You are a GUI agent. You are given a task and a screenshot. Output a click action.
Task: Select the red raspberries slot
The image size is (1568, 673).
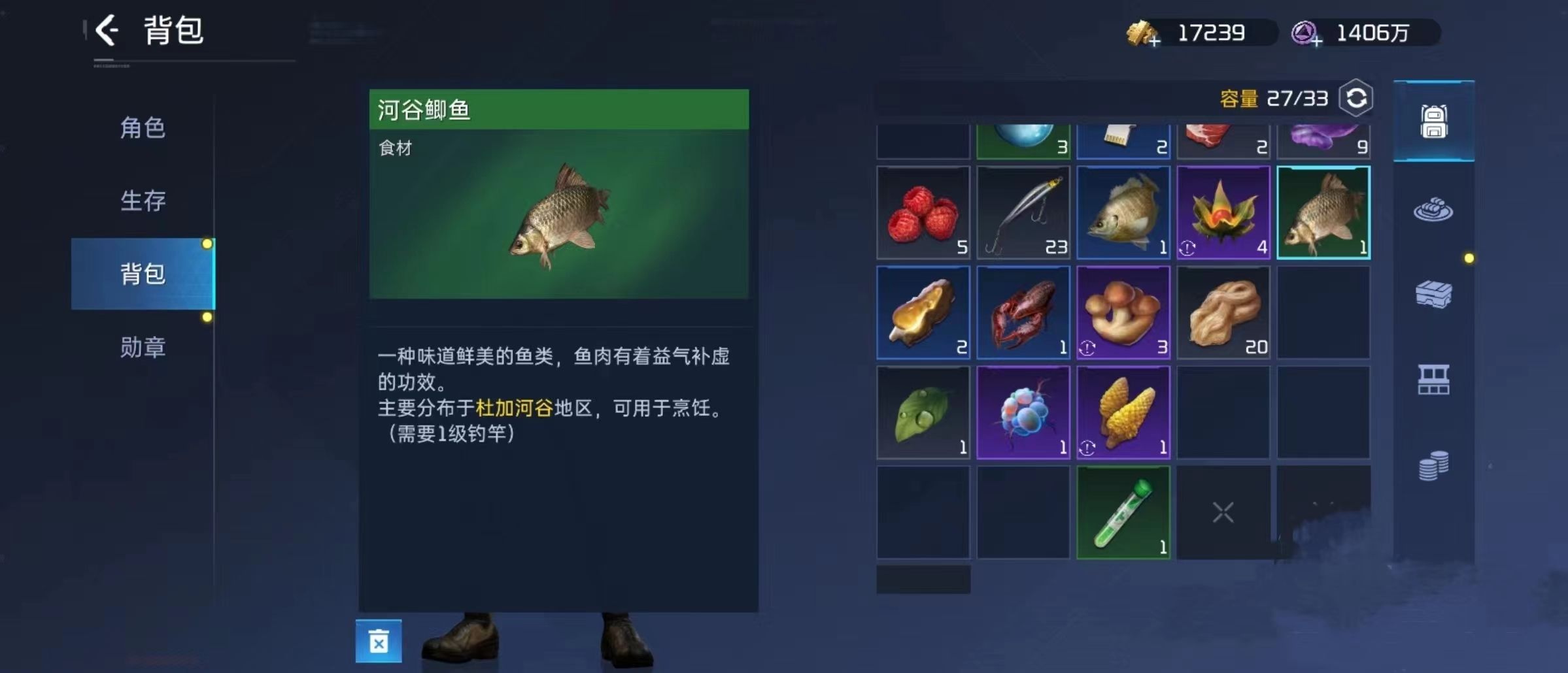click(923, 212)
